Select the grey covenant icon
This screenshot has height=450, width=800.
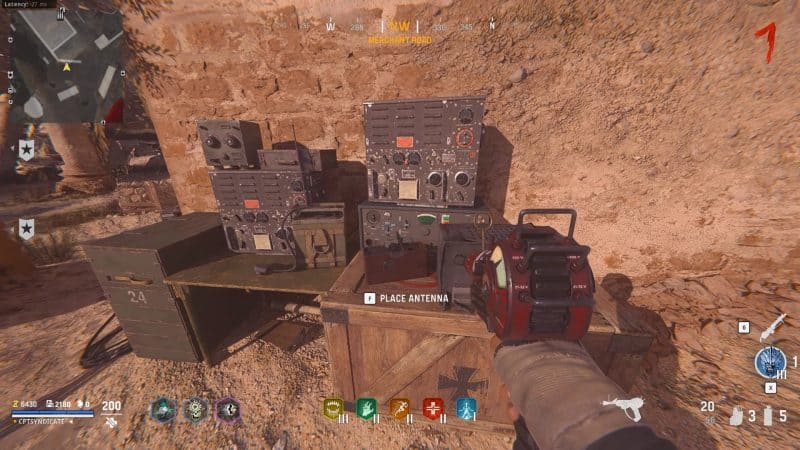coord(196,409)
